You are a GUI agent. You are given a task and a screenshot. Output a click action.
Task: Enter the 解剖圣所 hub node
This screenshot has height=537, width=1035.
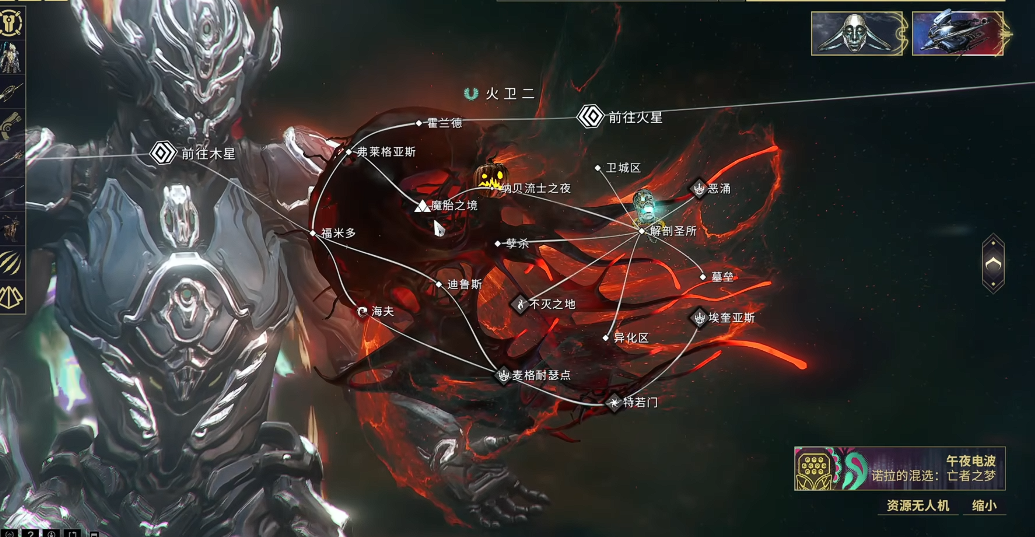(x=642, y=231)
